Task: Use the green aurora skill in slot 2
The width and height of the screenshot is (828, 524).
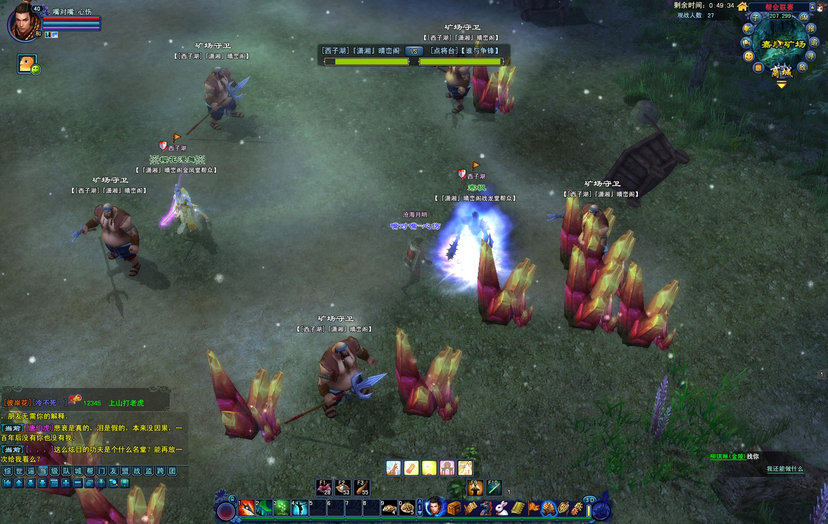Action: point(263,508)
